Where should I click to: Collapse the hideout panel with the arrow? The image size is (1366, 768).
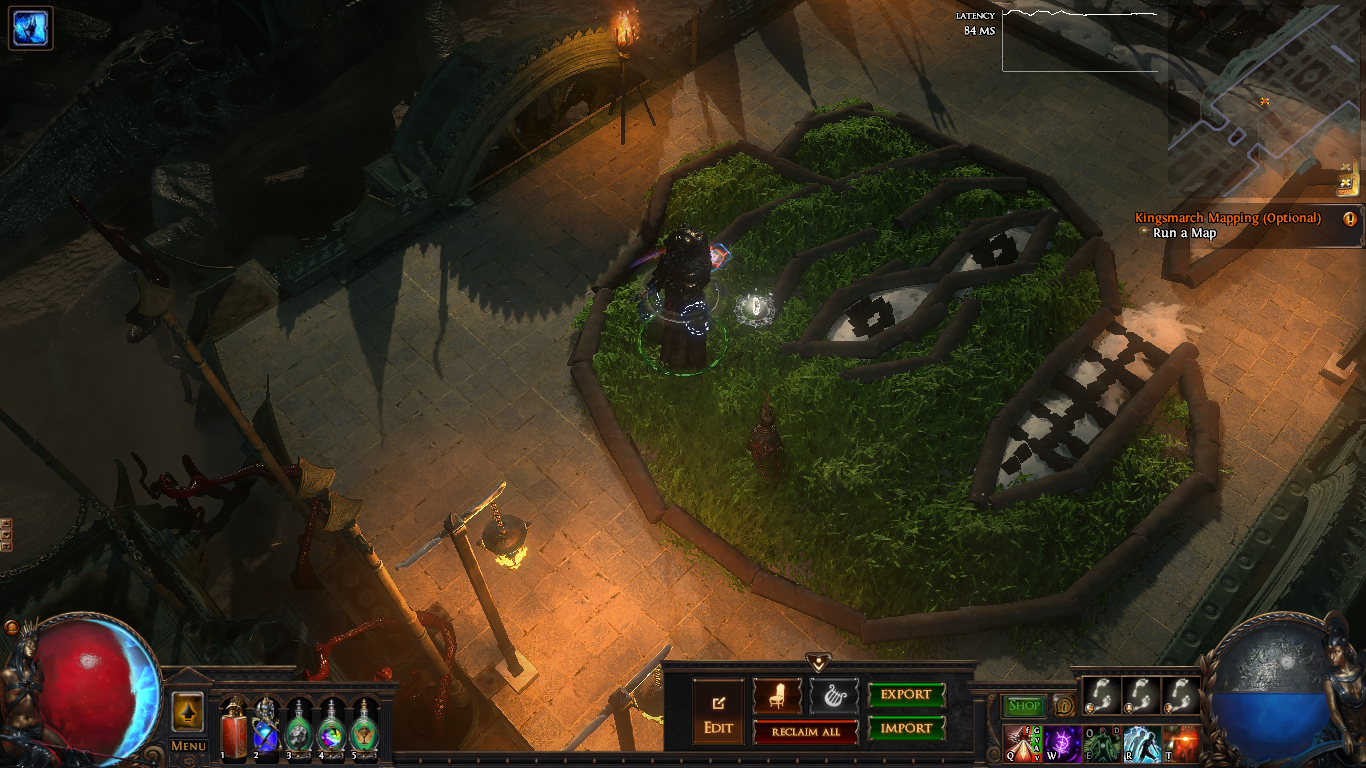(x=819, y=662)
